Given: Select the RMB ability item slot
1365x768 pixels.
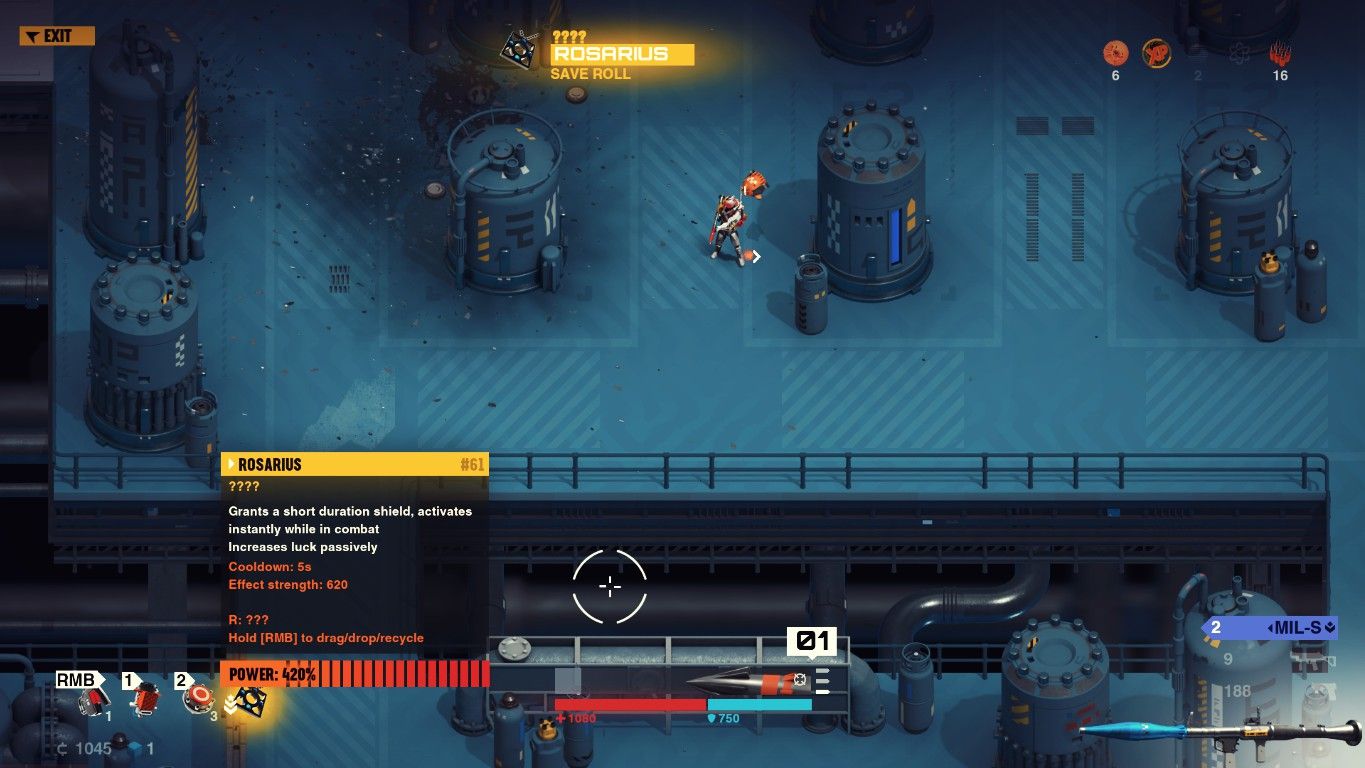Looking at the screenshot, I should [x=93, y=700].
